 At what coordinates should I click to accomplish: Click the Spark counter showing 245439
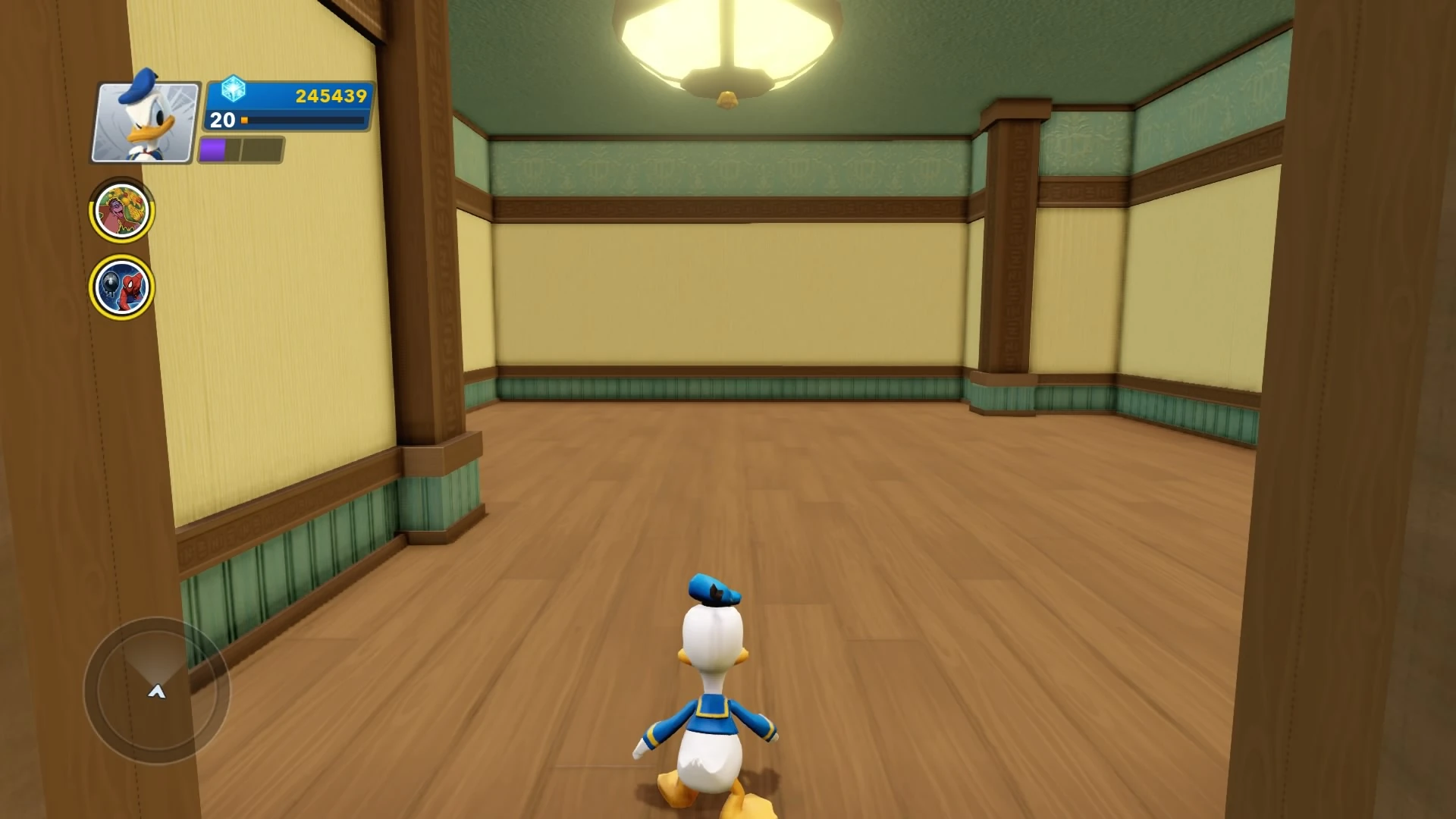[x=330, y=96]
